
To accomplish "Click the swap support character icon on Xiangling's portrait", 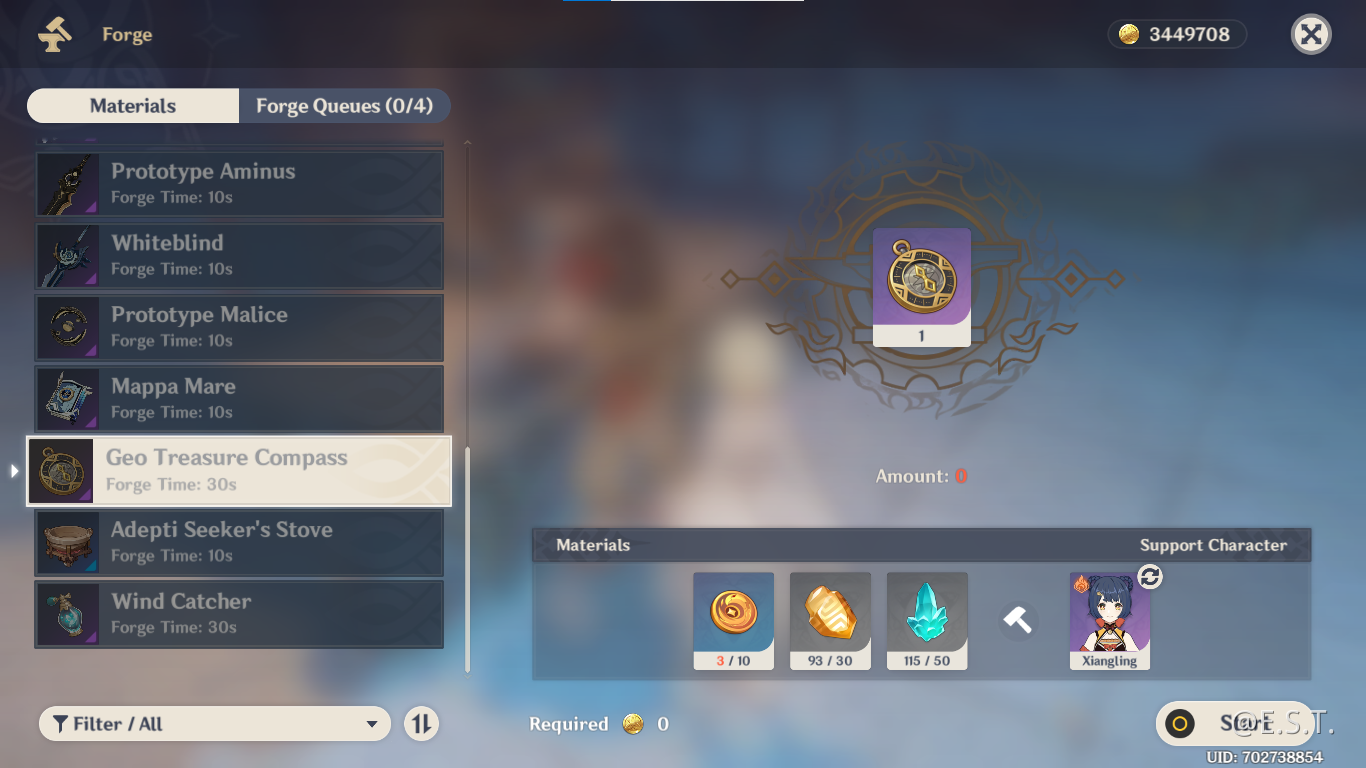I will [x=1150, y=577].
